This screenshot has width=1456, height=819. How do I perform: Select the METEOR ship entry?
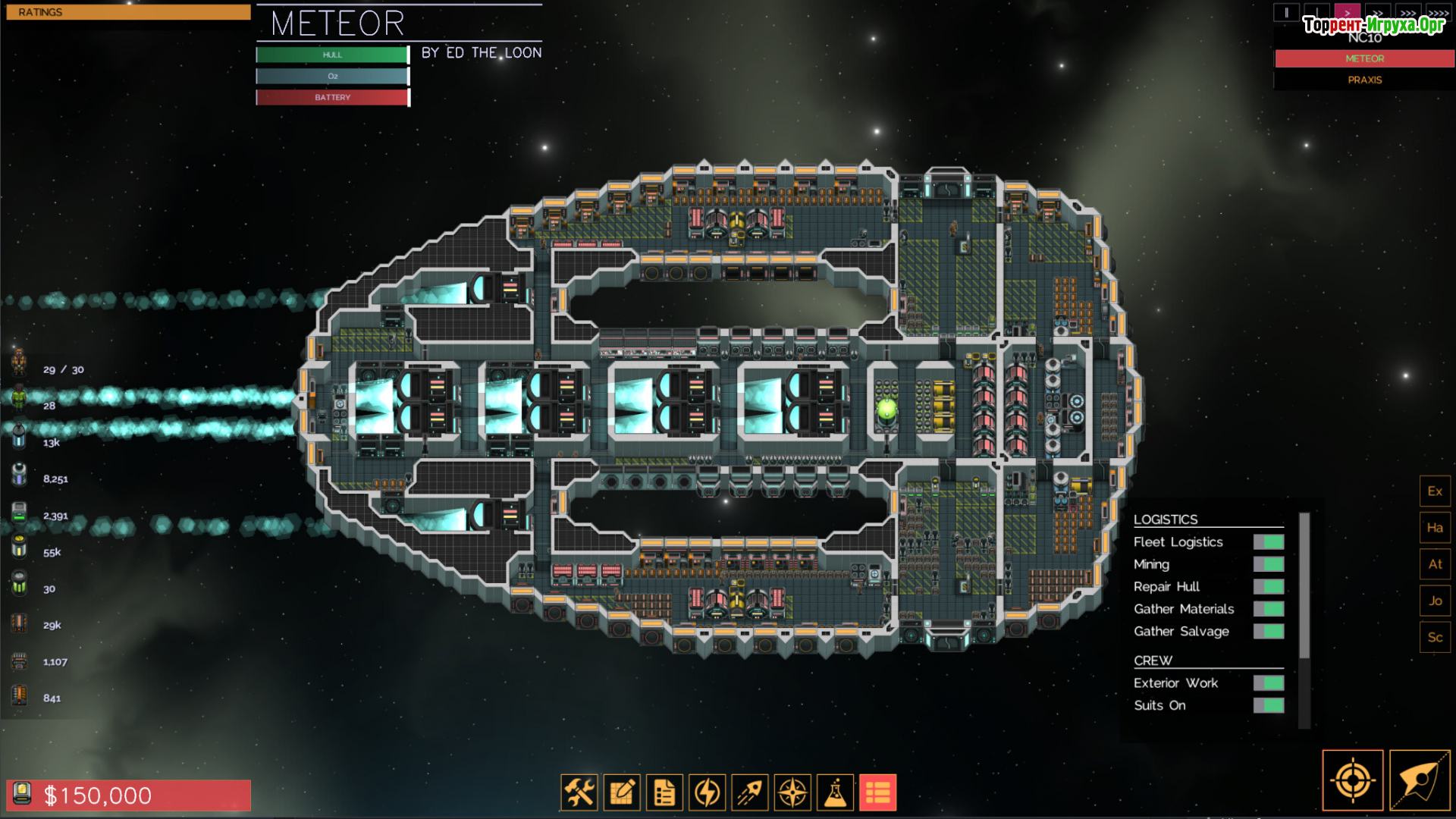(x=1364, y=58)
